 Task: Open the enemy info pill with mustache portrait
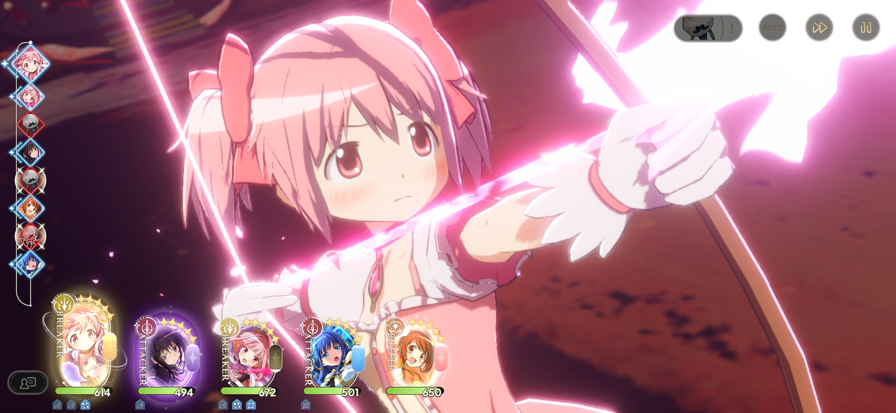[708, 28]
